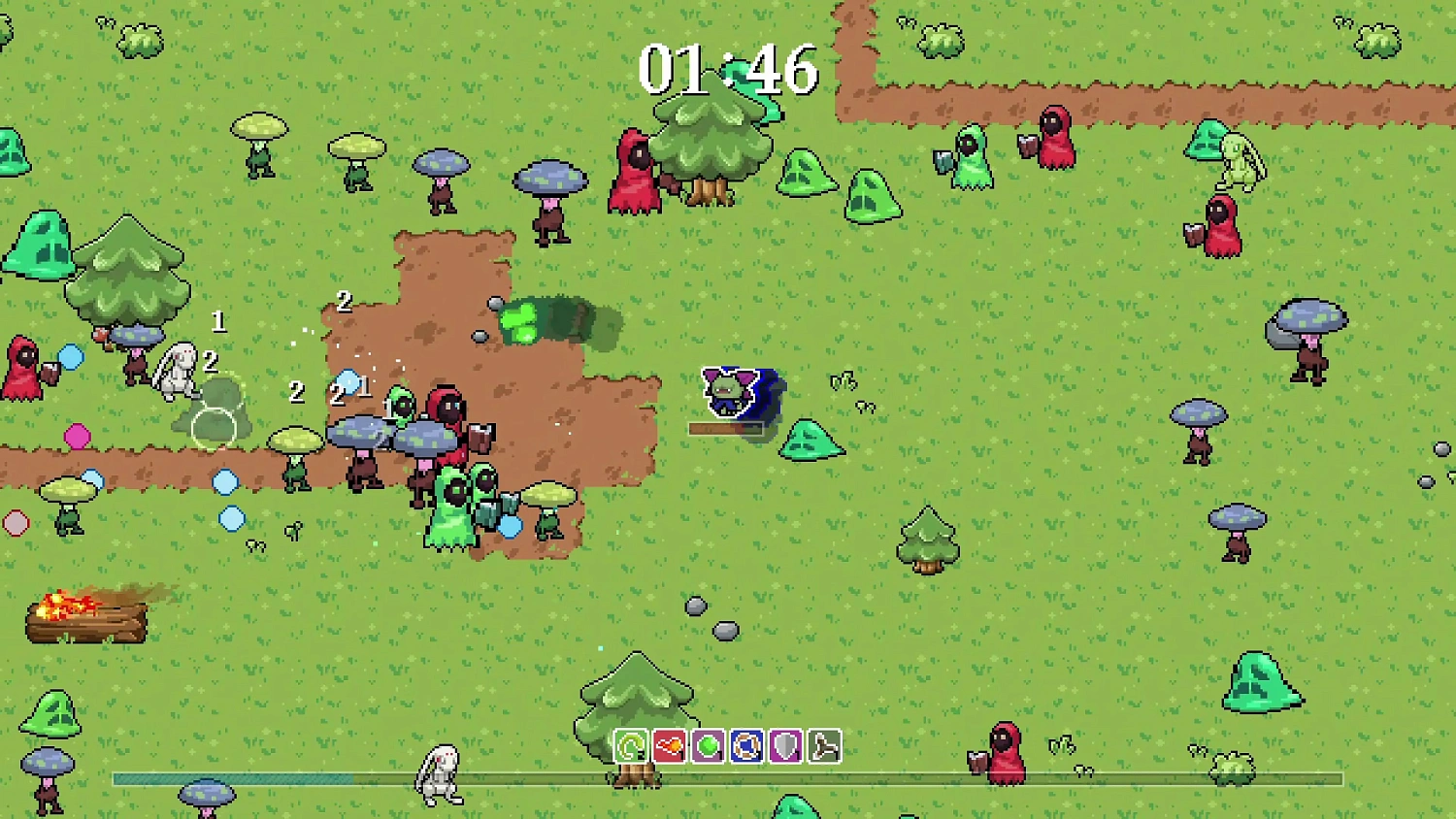Screen dimensions: 1456x819
Task: Click the timer showing 01:46
Action: (x=730, y=70)
